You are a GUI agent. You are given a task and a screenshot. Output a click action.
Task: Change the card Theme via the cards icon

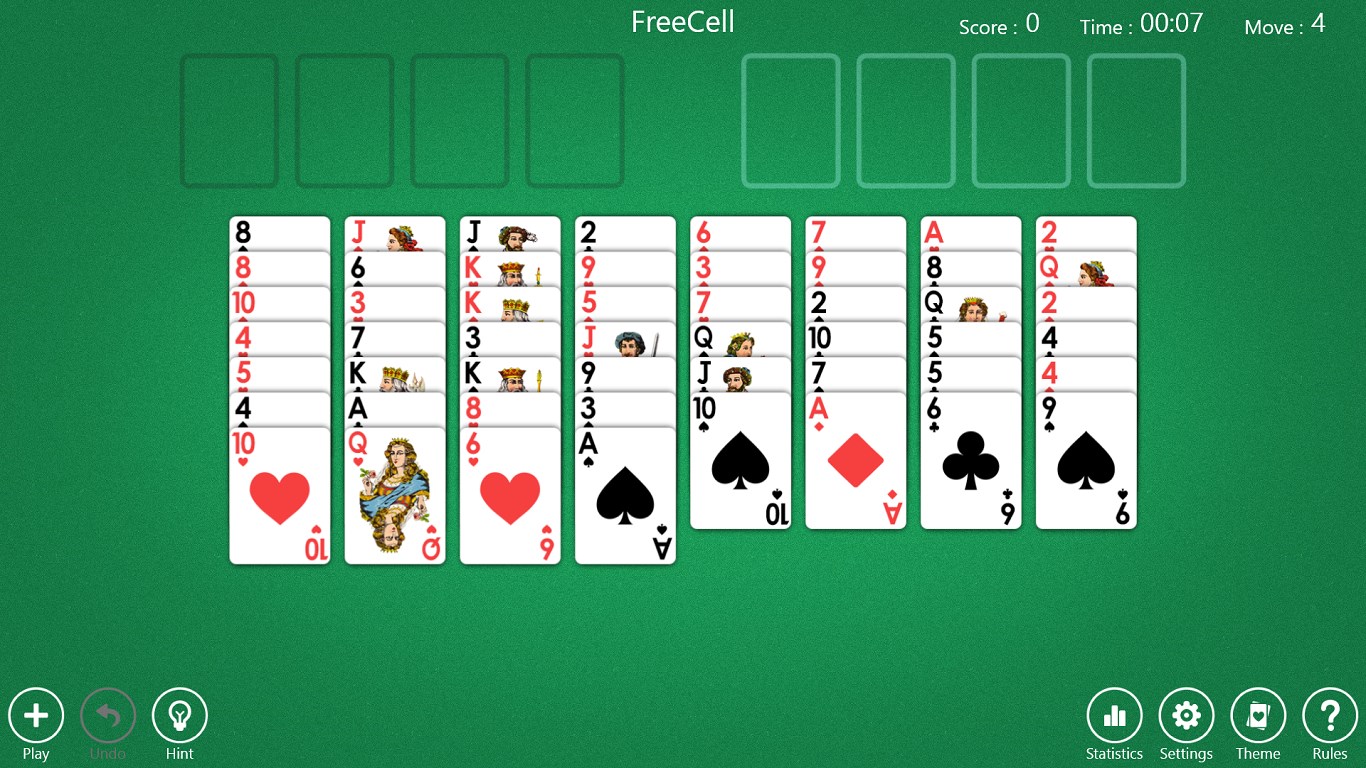pyautogui.click(x=1258, y=716)
